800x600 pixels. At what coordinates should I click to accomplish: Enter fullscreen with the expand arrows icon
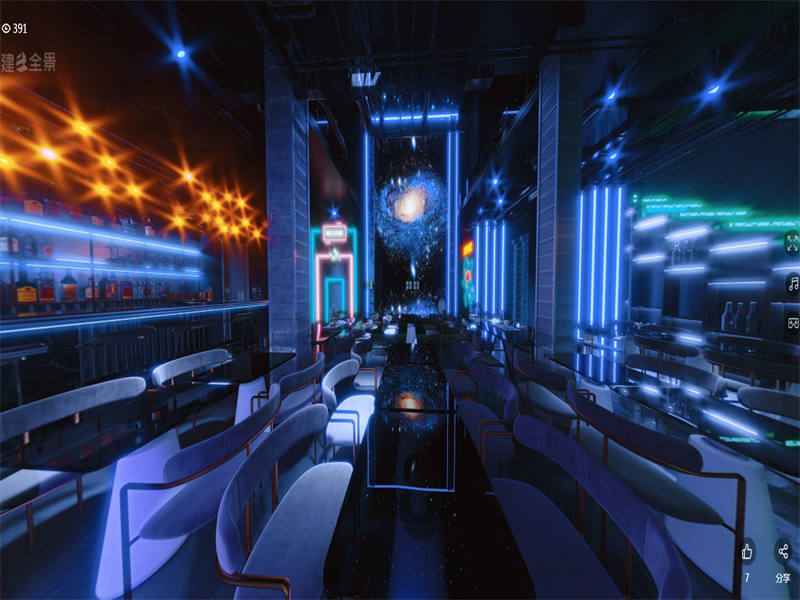tap(792, 242)
